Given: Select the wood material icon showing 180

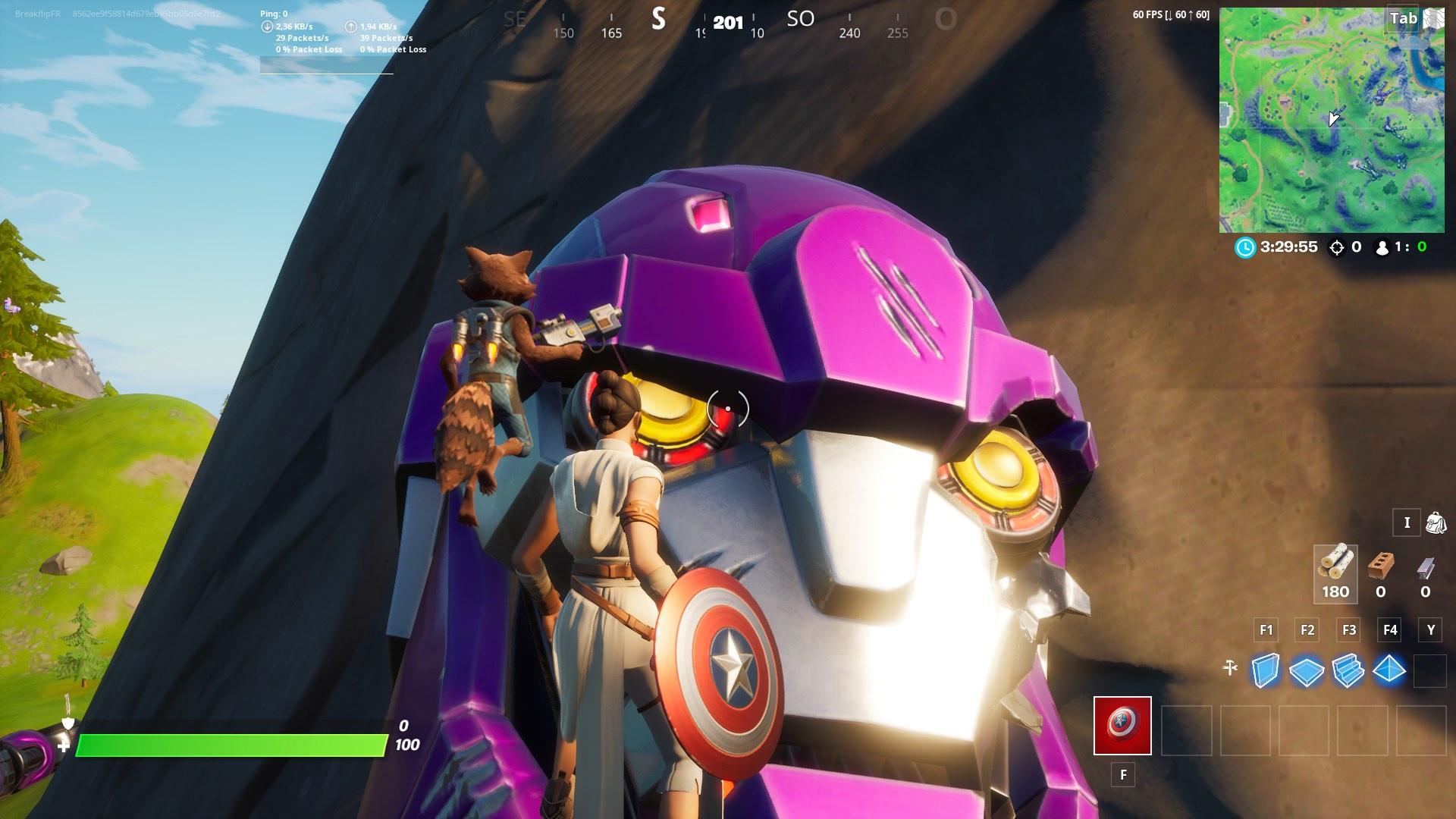Looking at the screenshot, I should pos(1336,575).
